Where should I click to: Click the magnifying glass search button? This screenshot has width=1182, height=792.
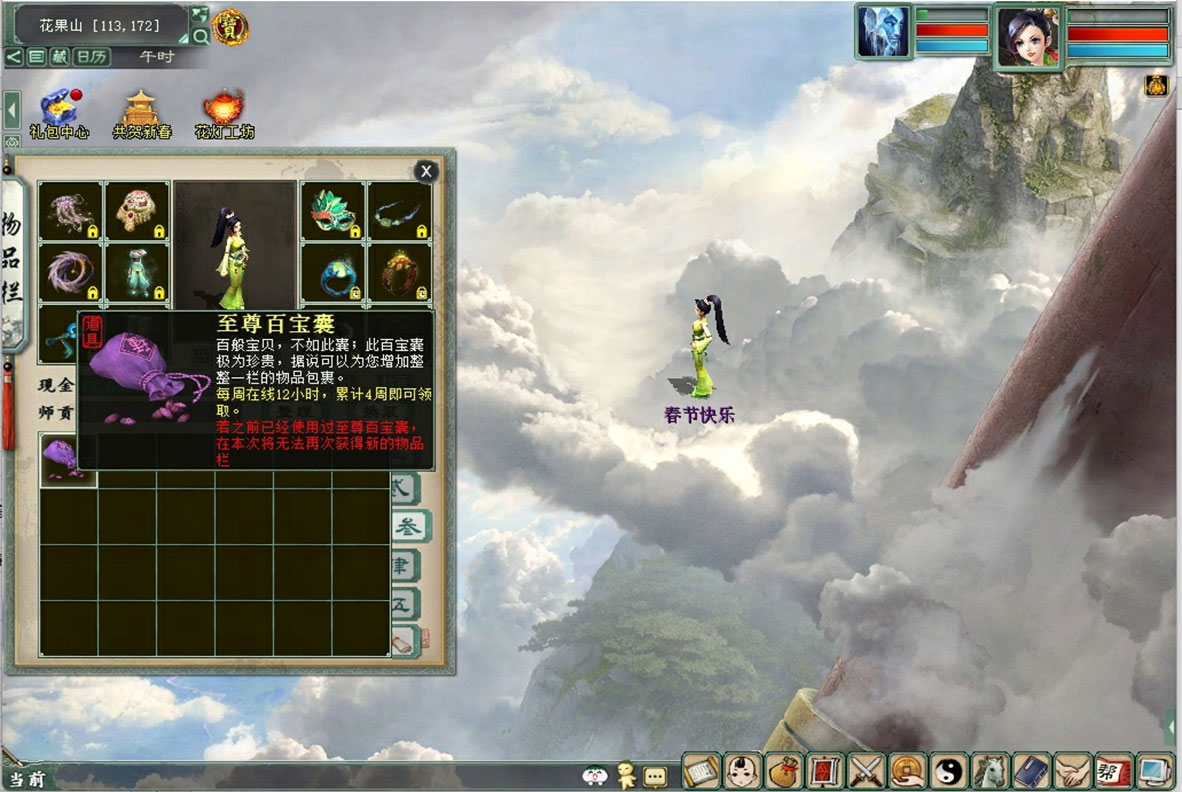[x=200, y=36]
